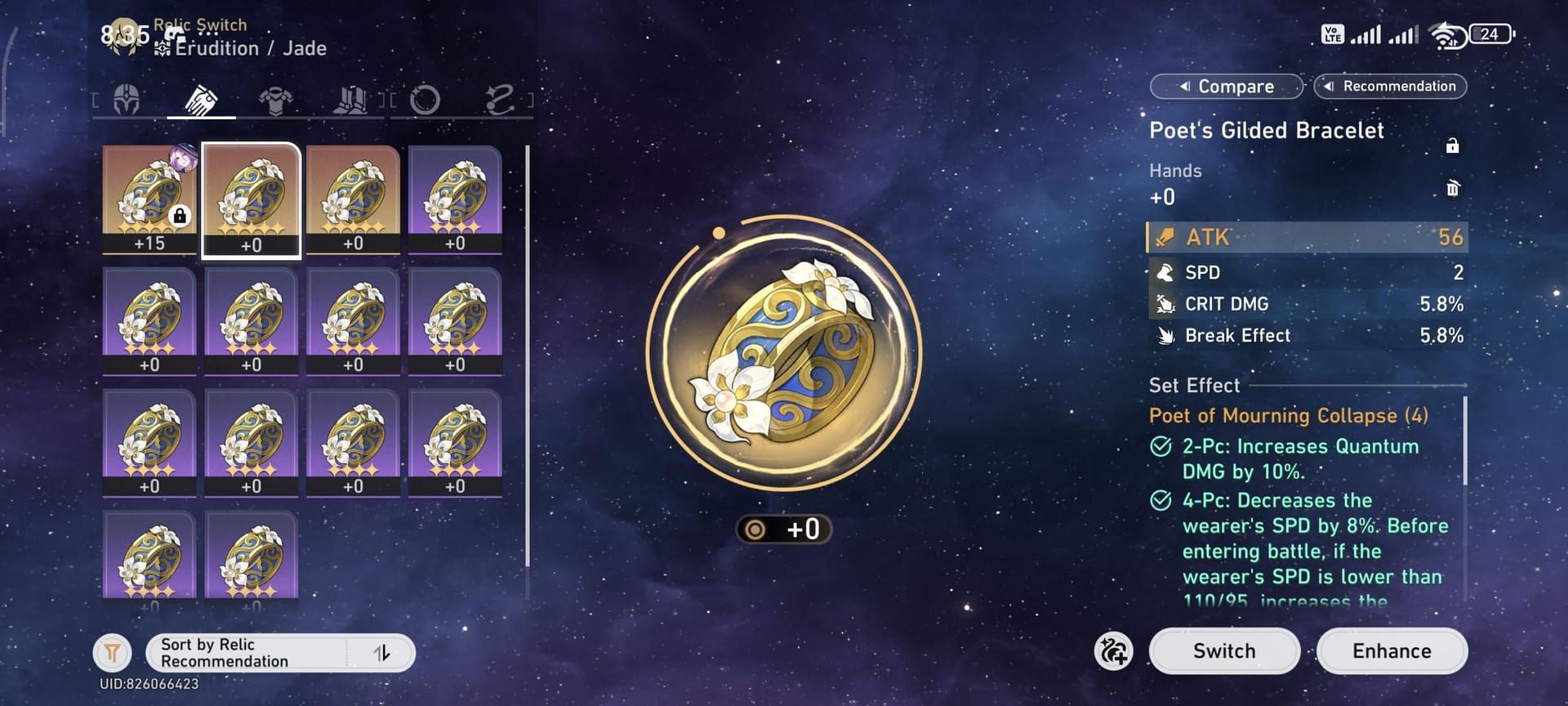Switch to the Planar Sphere tab

[x=425, y=101]
